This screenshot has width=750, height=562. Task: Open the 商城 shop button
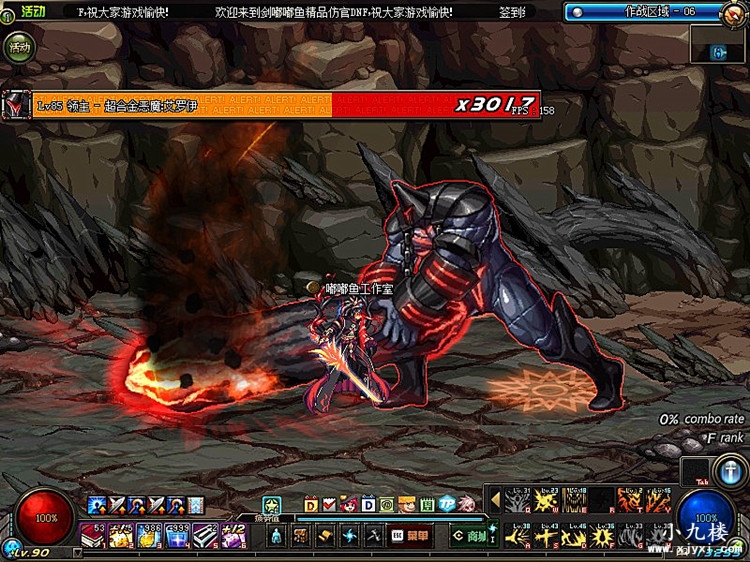coord(469,537)
